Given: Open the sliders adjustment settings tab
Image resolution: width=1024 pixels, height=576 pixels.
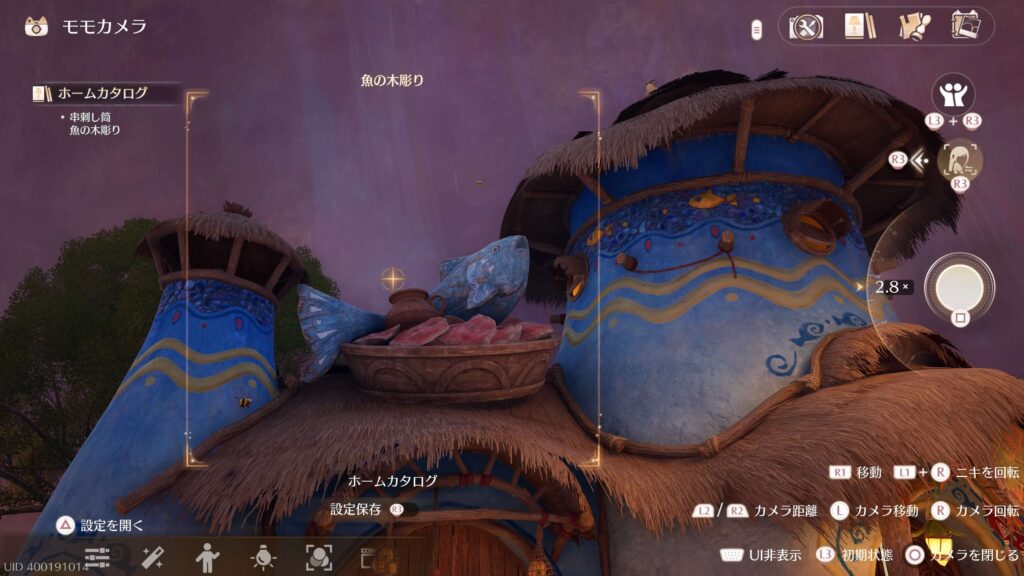Looking at the screenshot, I should click(x=97, y=557).
